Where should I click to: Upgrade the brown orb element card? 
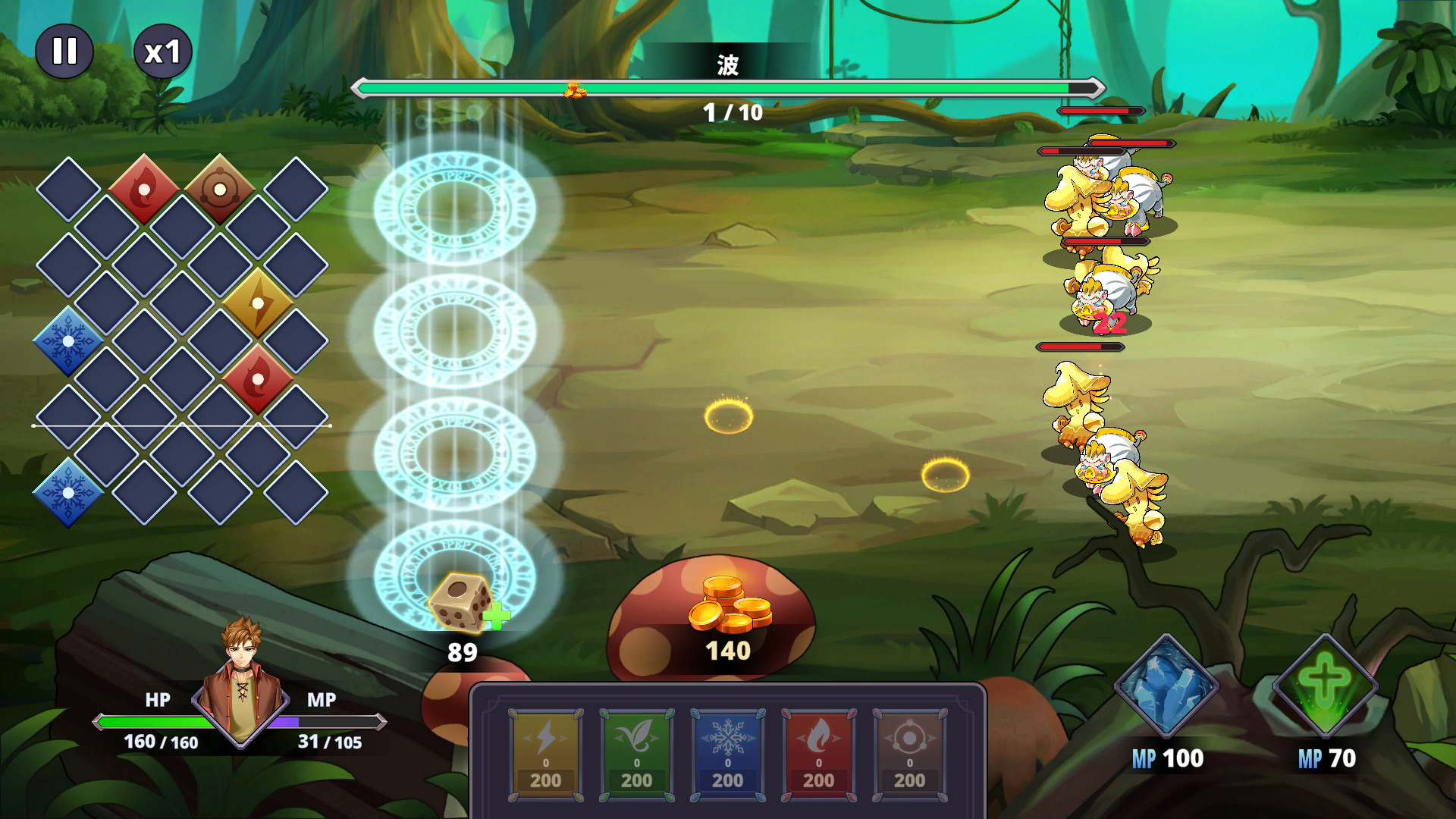point(909,755)
